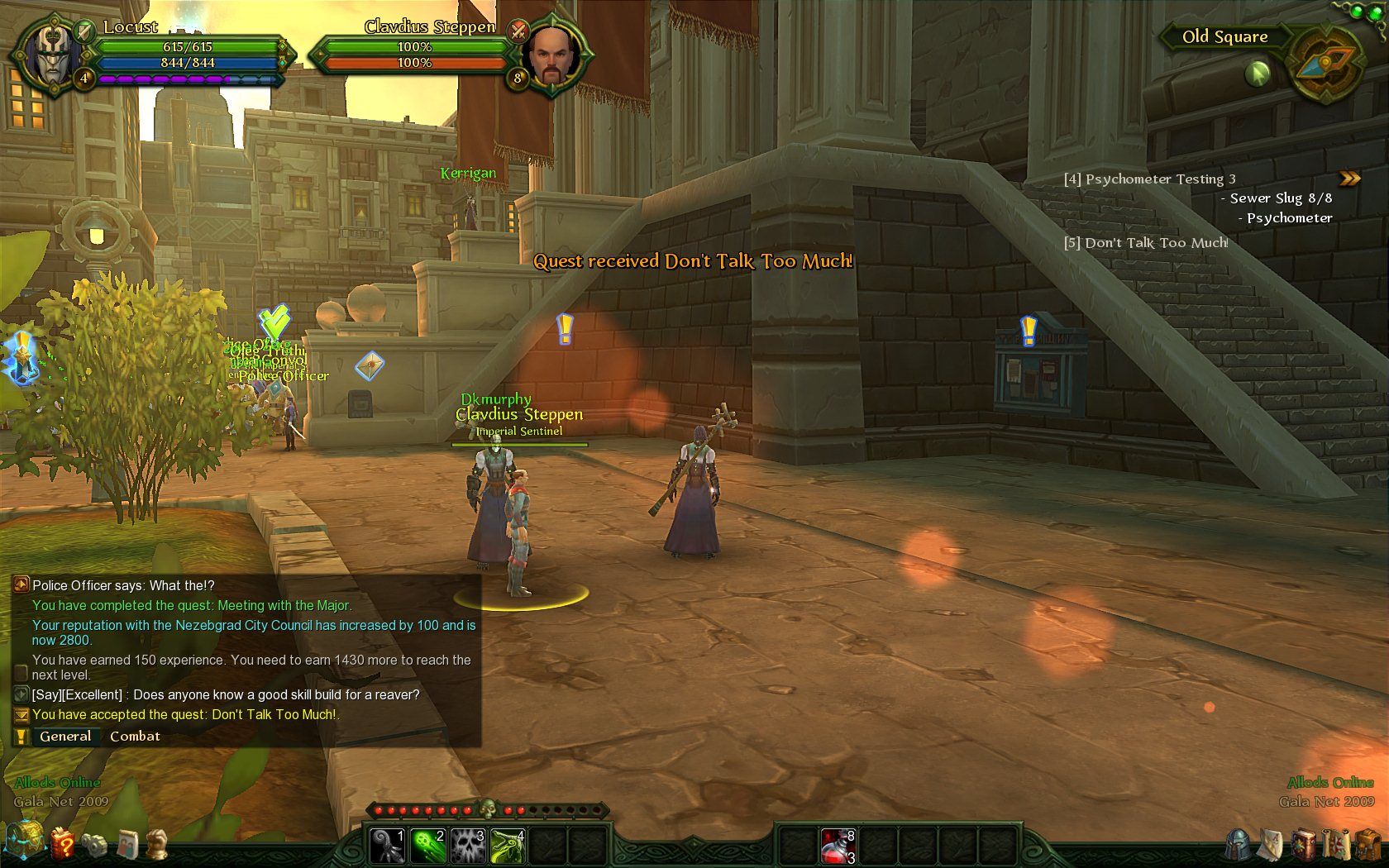Open the character helmet icon

[x=1239, y=845]
